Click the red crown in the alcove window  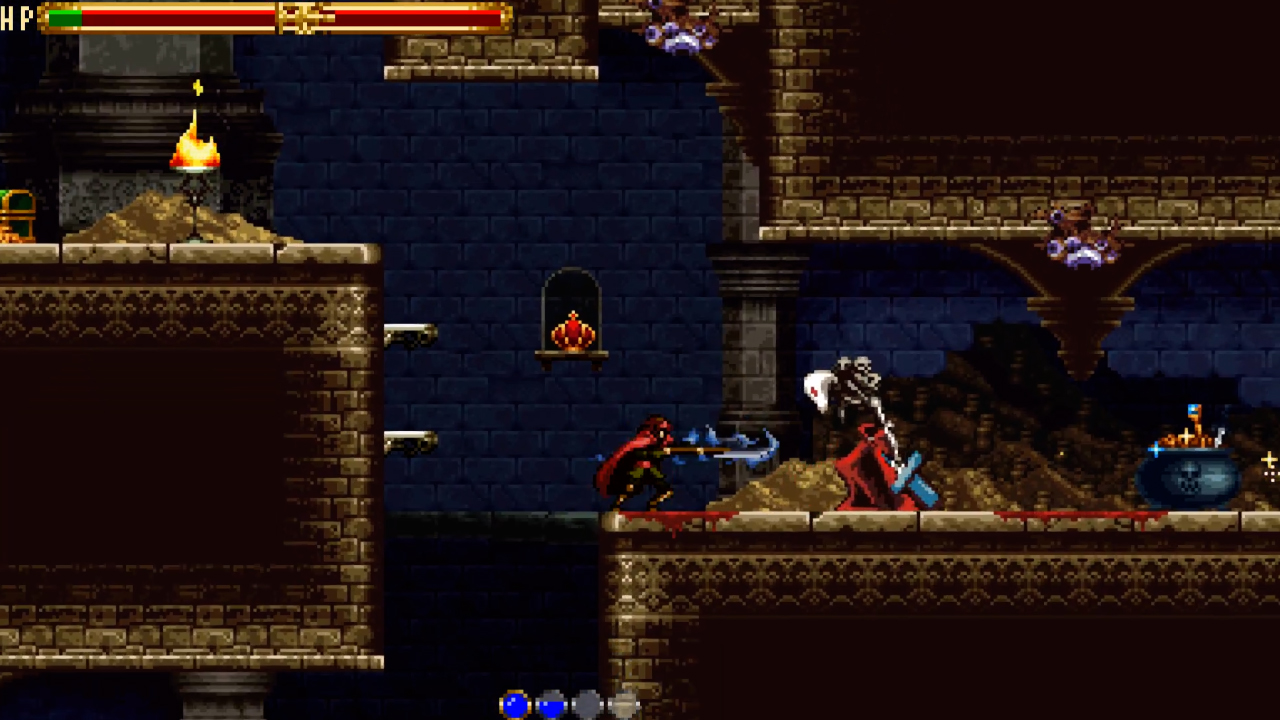coord(572,328)
